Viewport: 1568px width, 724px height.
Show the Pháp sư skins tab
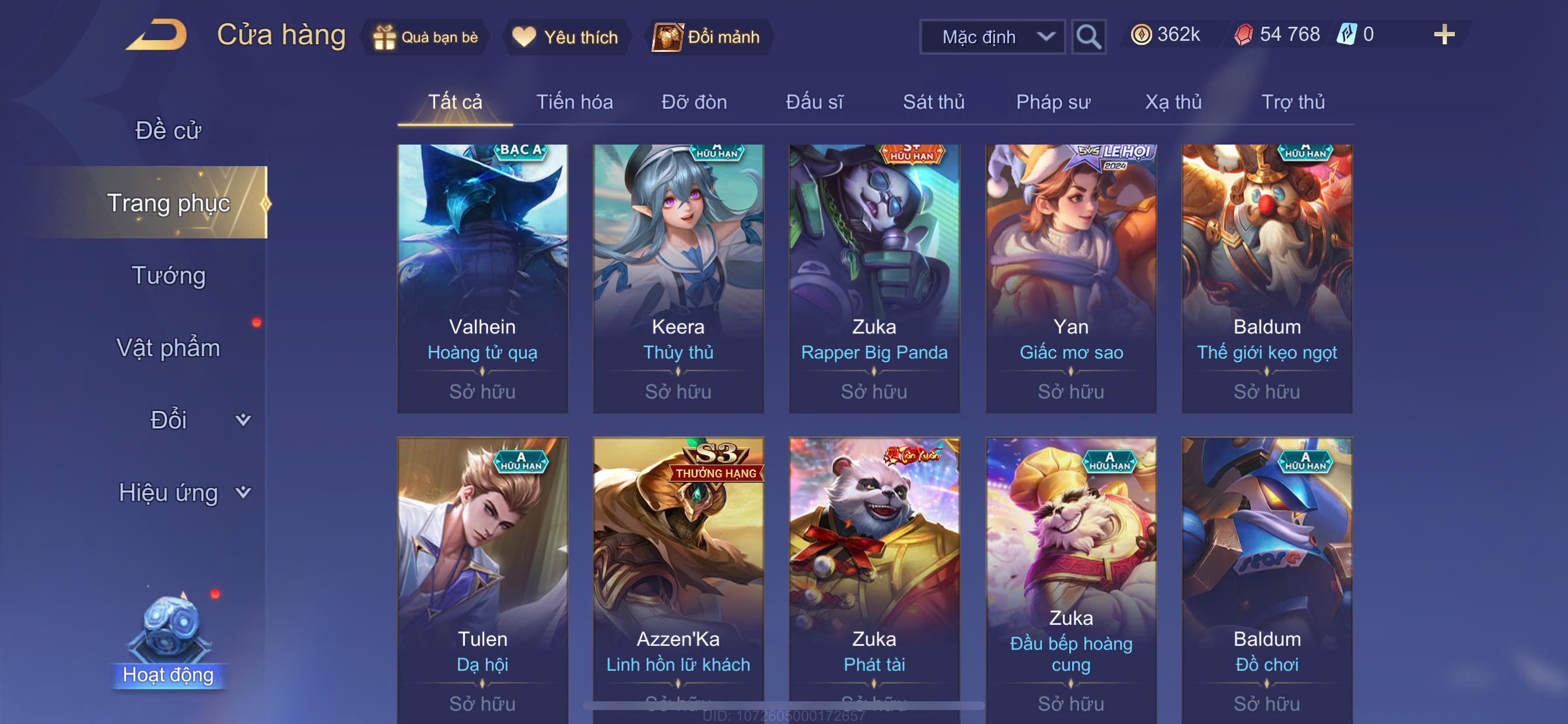[x=1053, y=102]
